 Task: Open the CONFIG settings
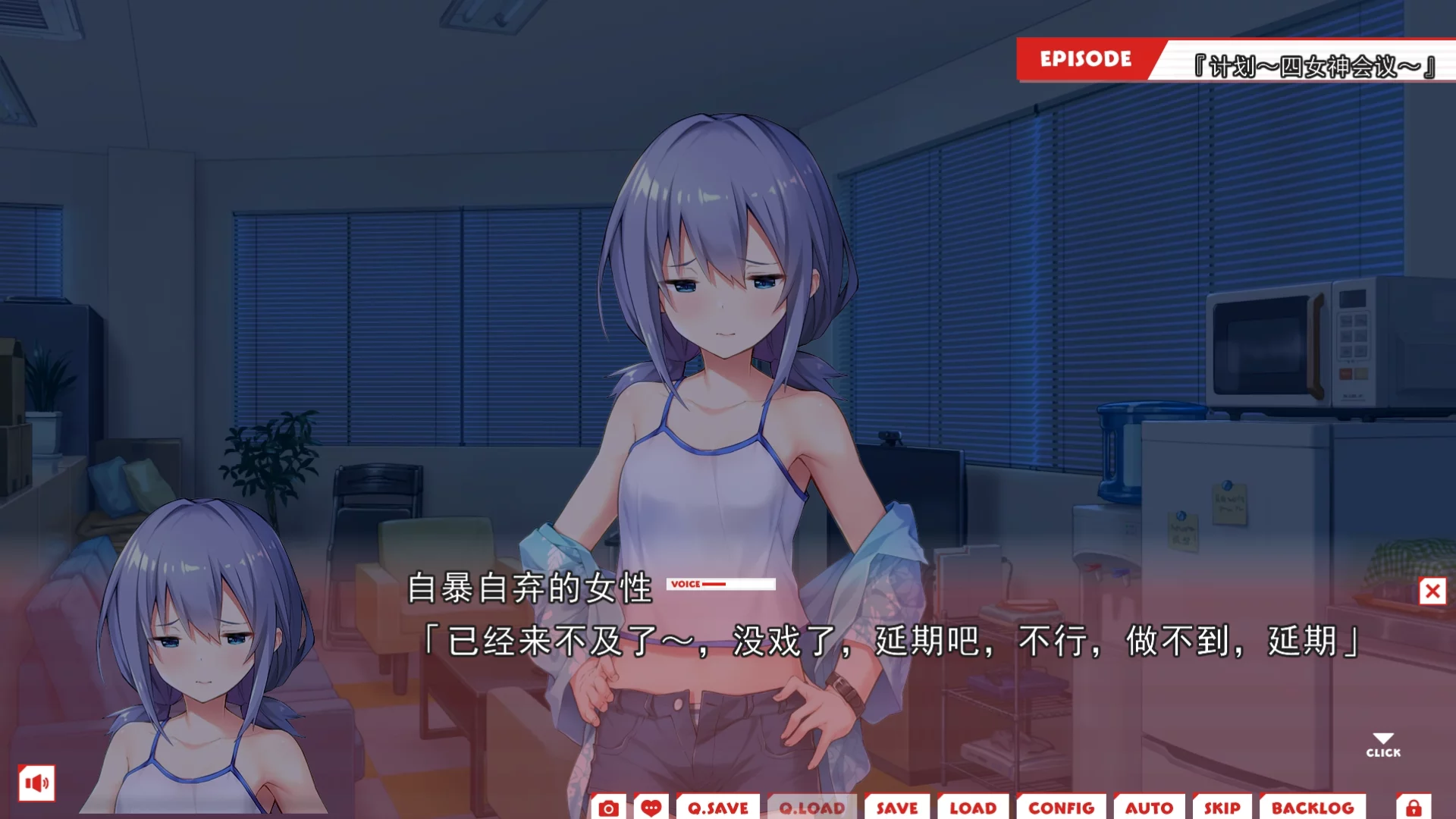point(1061,808)
